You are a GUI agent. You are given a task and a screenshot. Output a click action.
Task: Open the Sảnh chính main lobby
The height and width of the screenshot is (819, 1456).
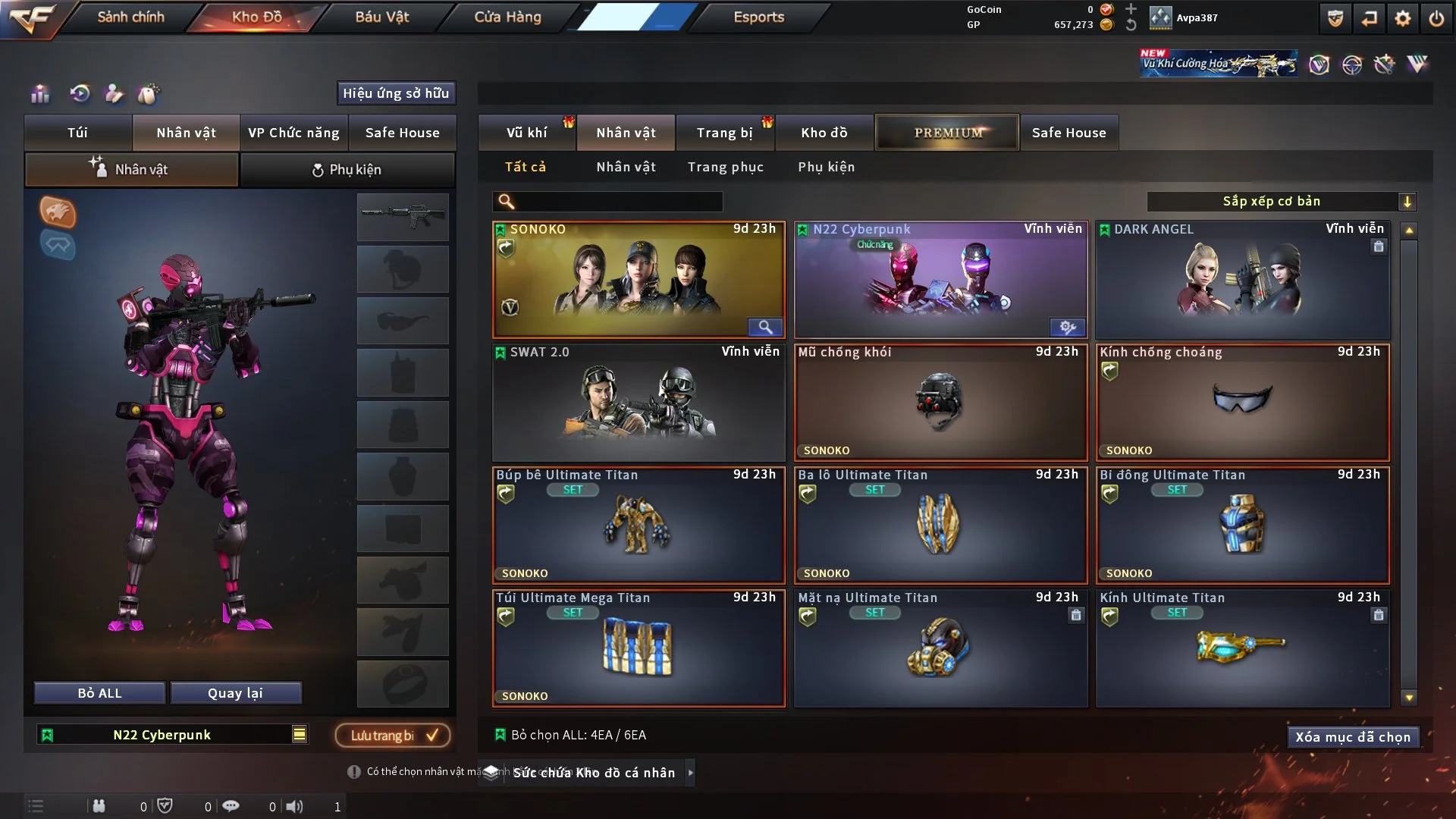point(130,17)
